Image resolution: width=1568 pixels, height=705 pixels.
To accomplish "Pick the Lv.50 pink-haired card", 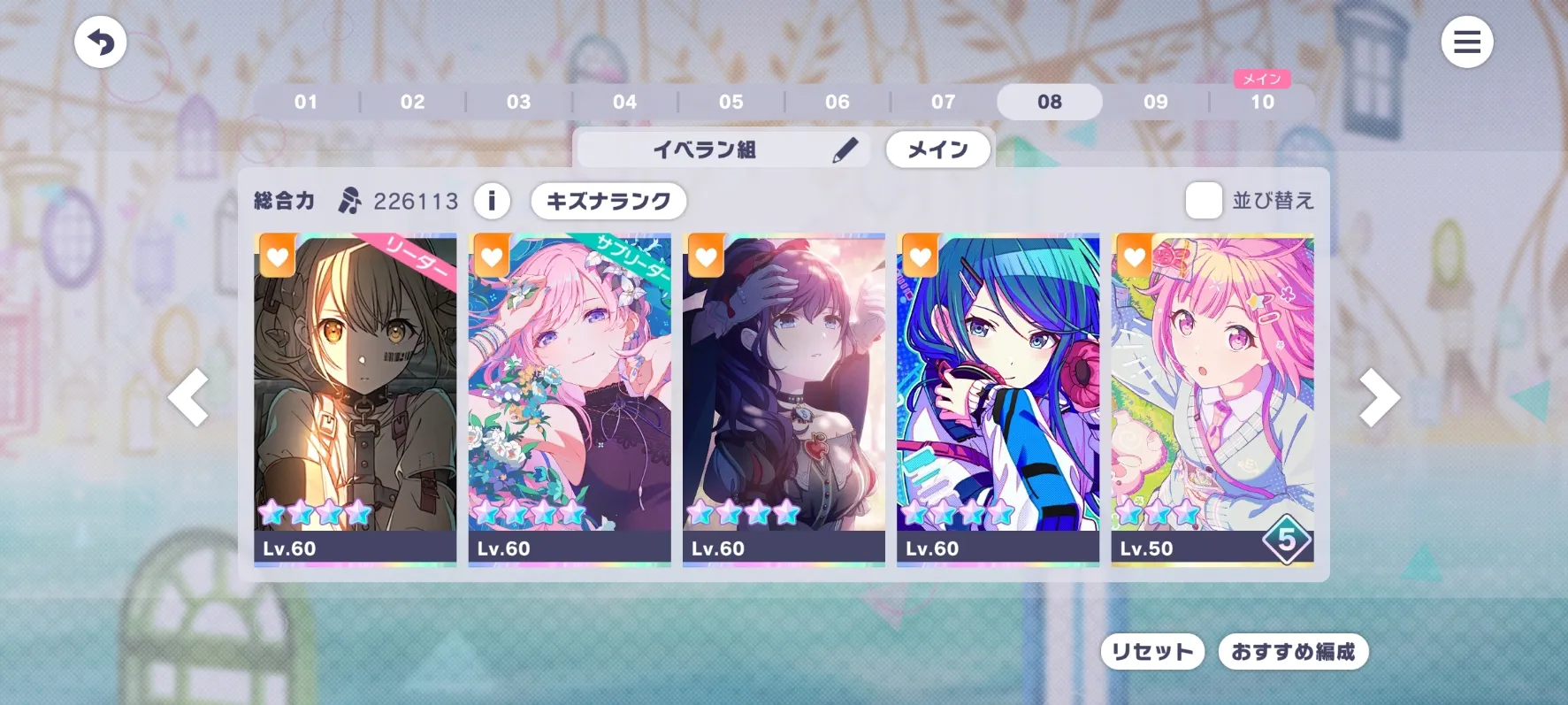I will tap(1212, 398).
